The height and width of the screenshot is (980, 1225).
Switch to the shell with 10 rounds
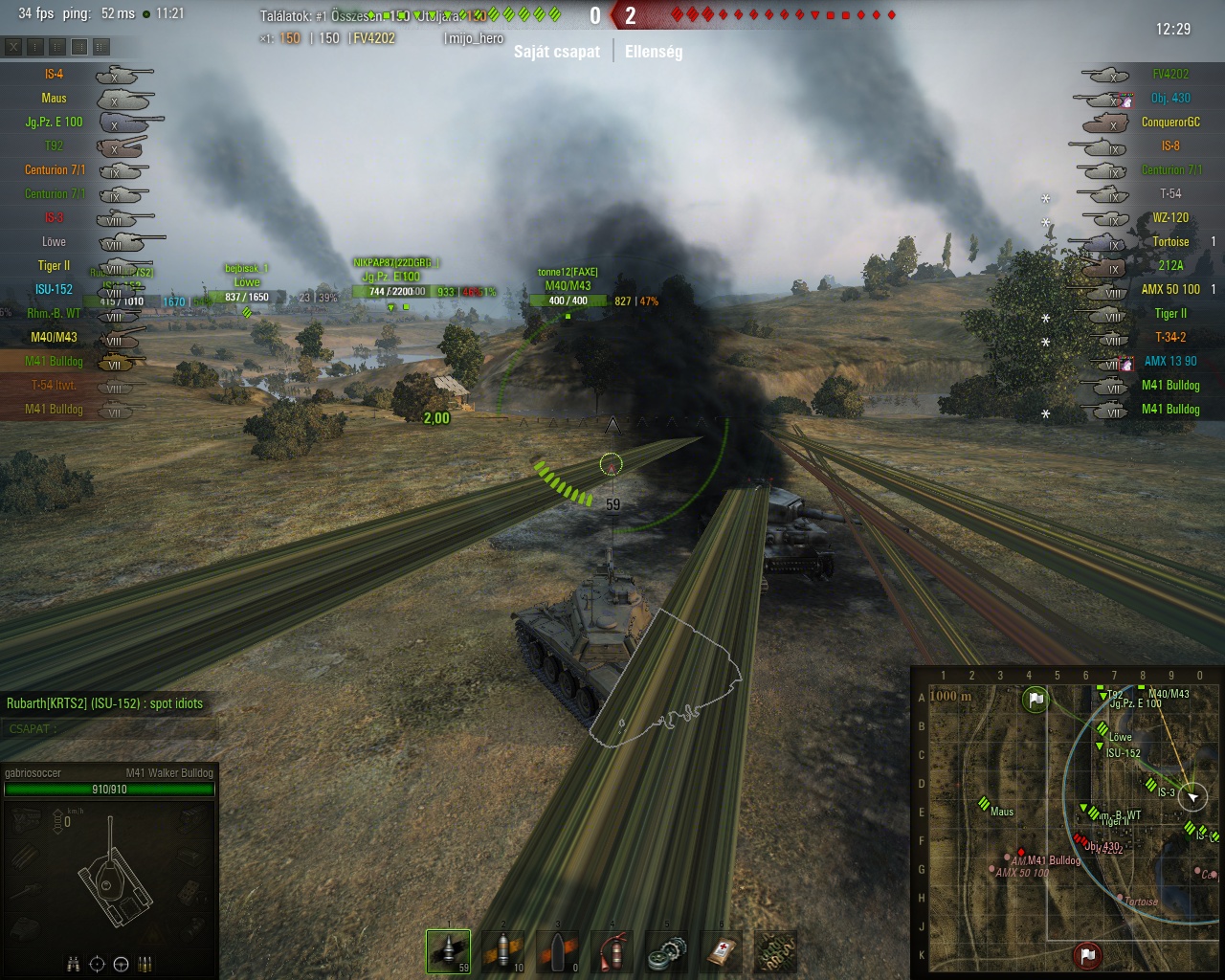pyautogui.click(x=502, y=951)
